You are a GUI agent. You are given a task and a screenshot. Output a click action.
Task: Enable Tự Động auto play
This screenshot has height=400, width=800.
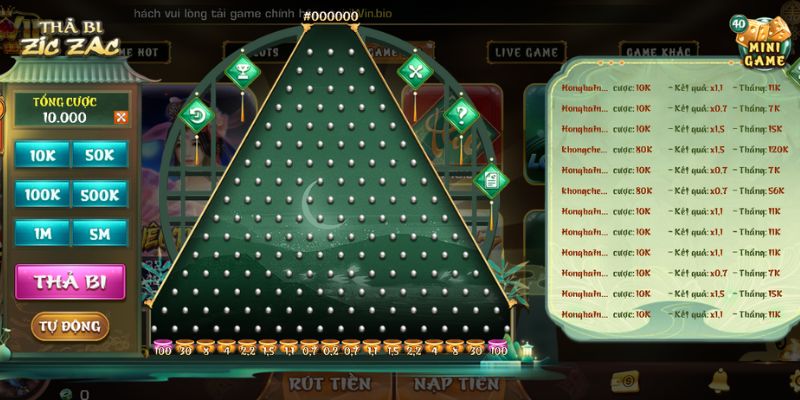(x=70, y=326)
